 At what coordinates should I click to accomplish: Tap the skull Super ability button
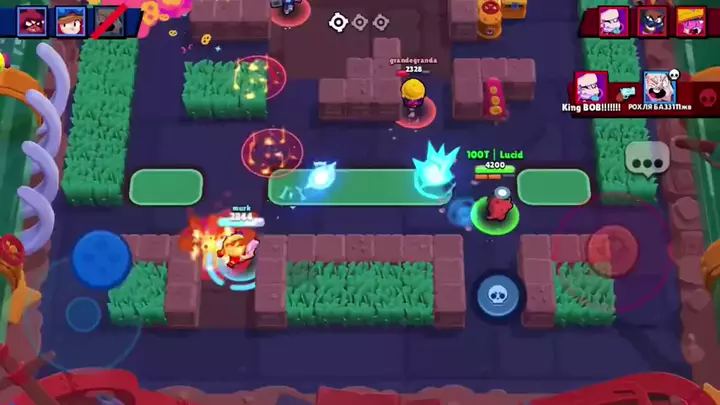496,294
